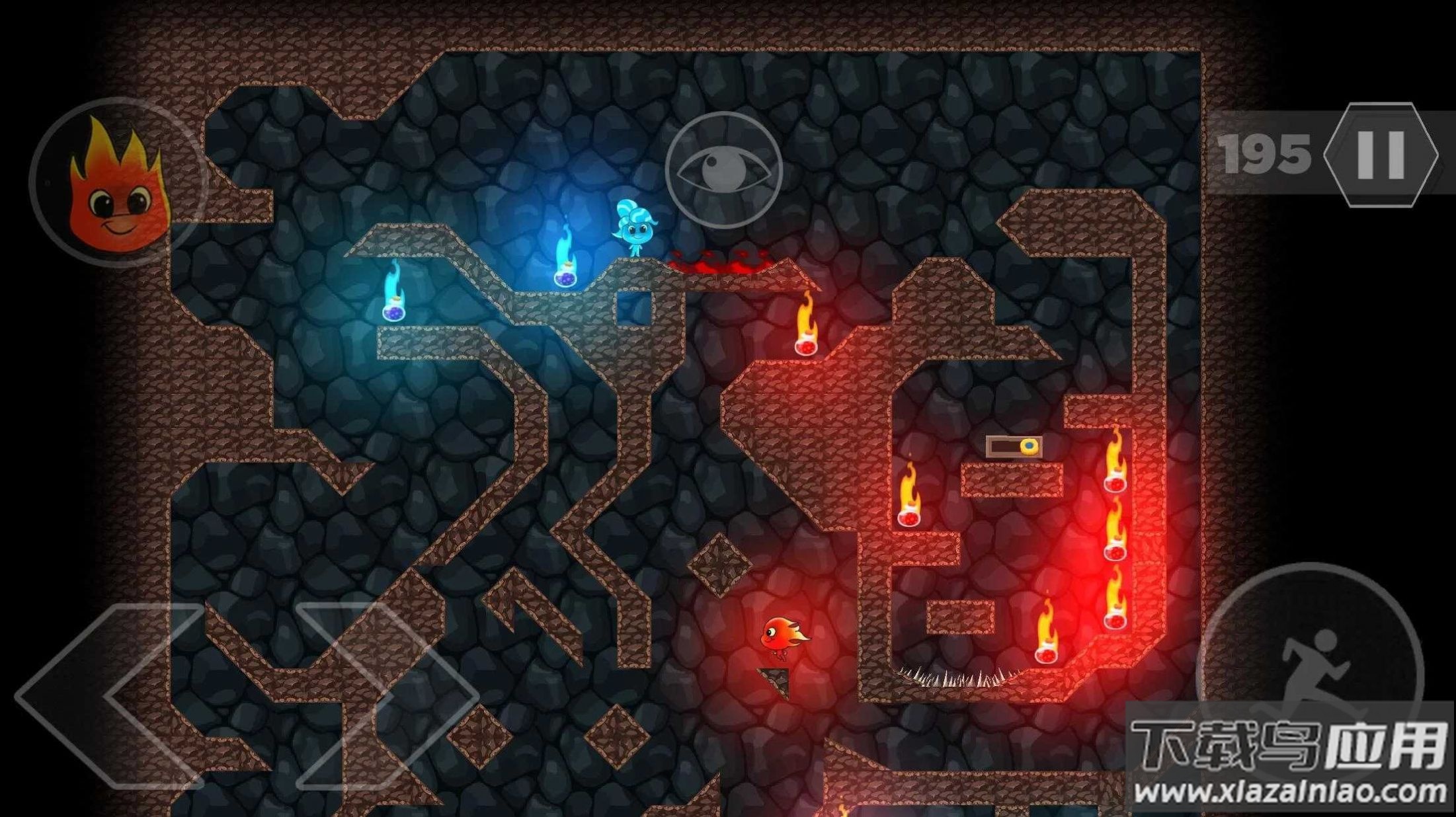This screenshot has width=1456, height=817.
Task: Pause the game with the hexagon button
Action: 1381,155
